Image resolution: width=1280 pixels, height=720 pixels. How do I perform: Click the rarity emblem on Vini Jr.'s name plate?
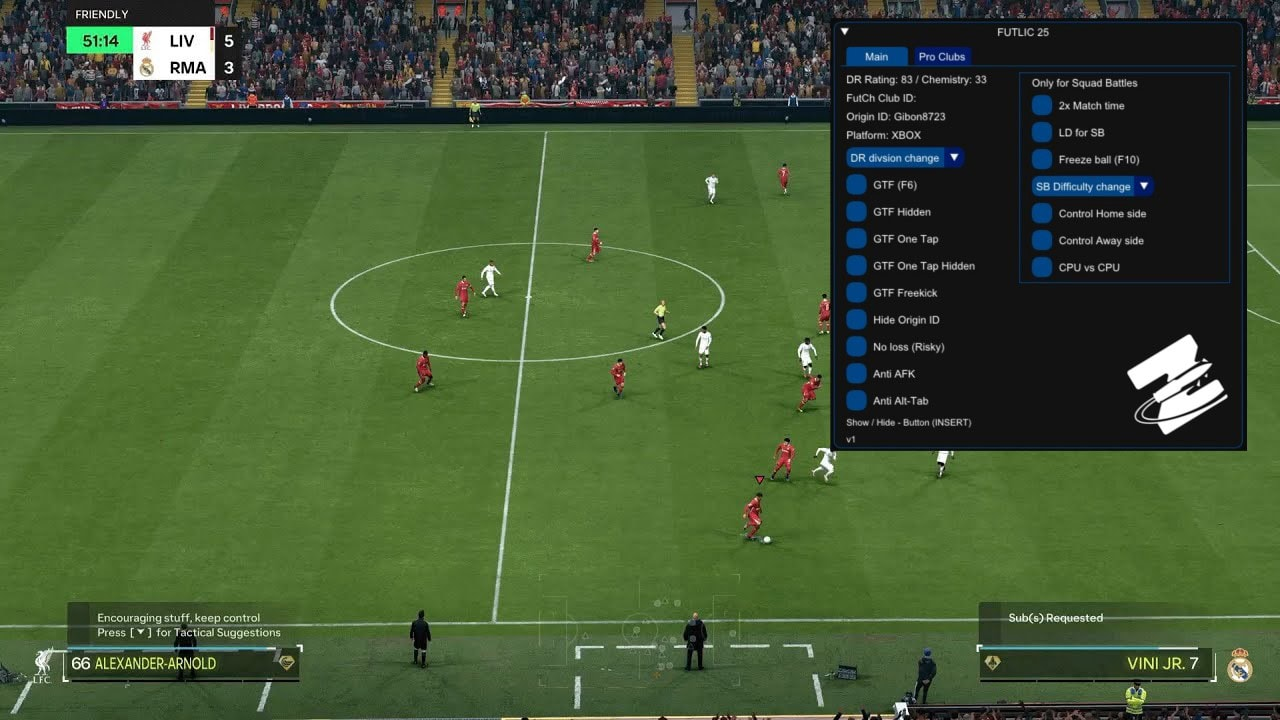click(x=989, y=663)
